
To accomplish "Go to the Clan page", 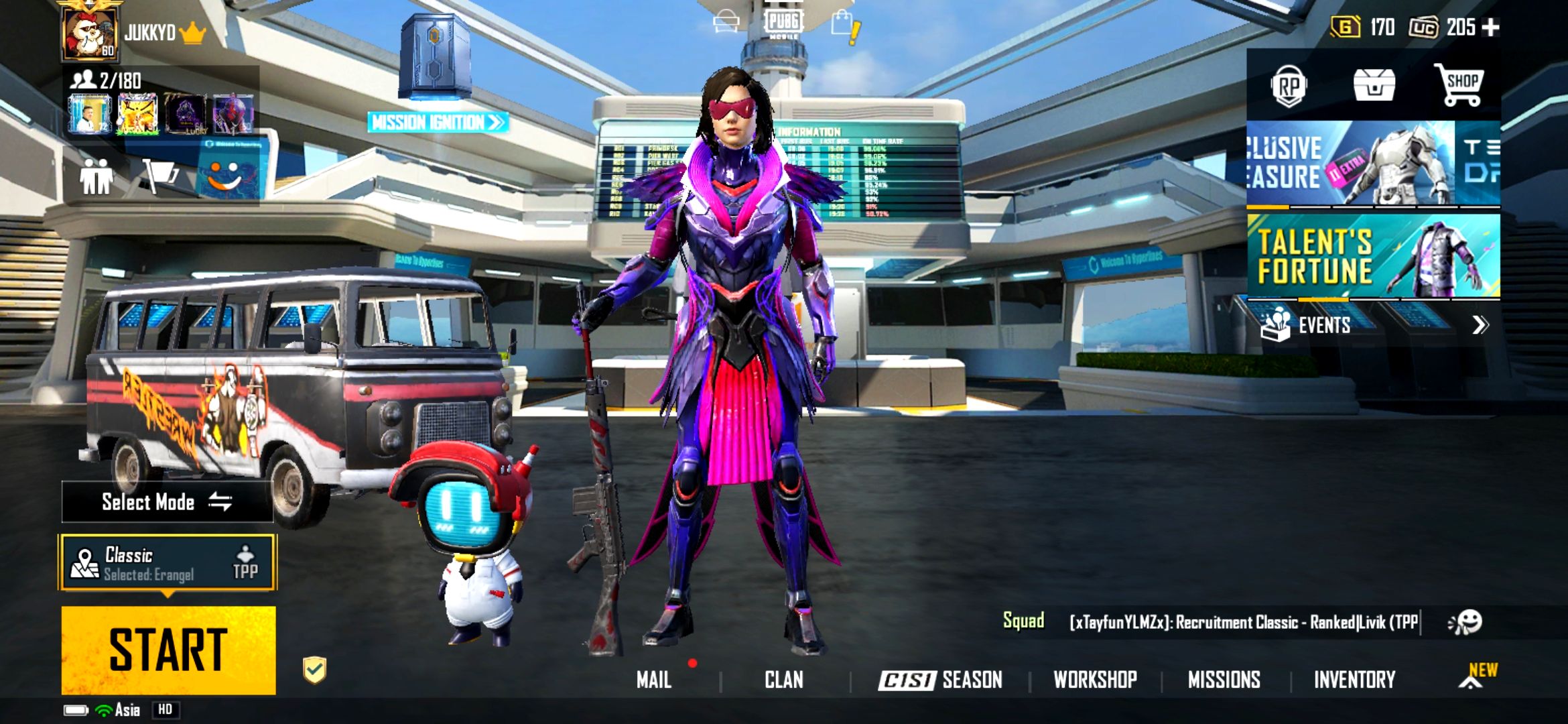I will click(x=783, y=680).
